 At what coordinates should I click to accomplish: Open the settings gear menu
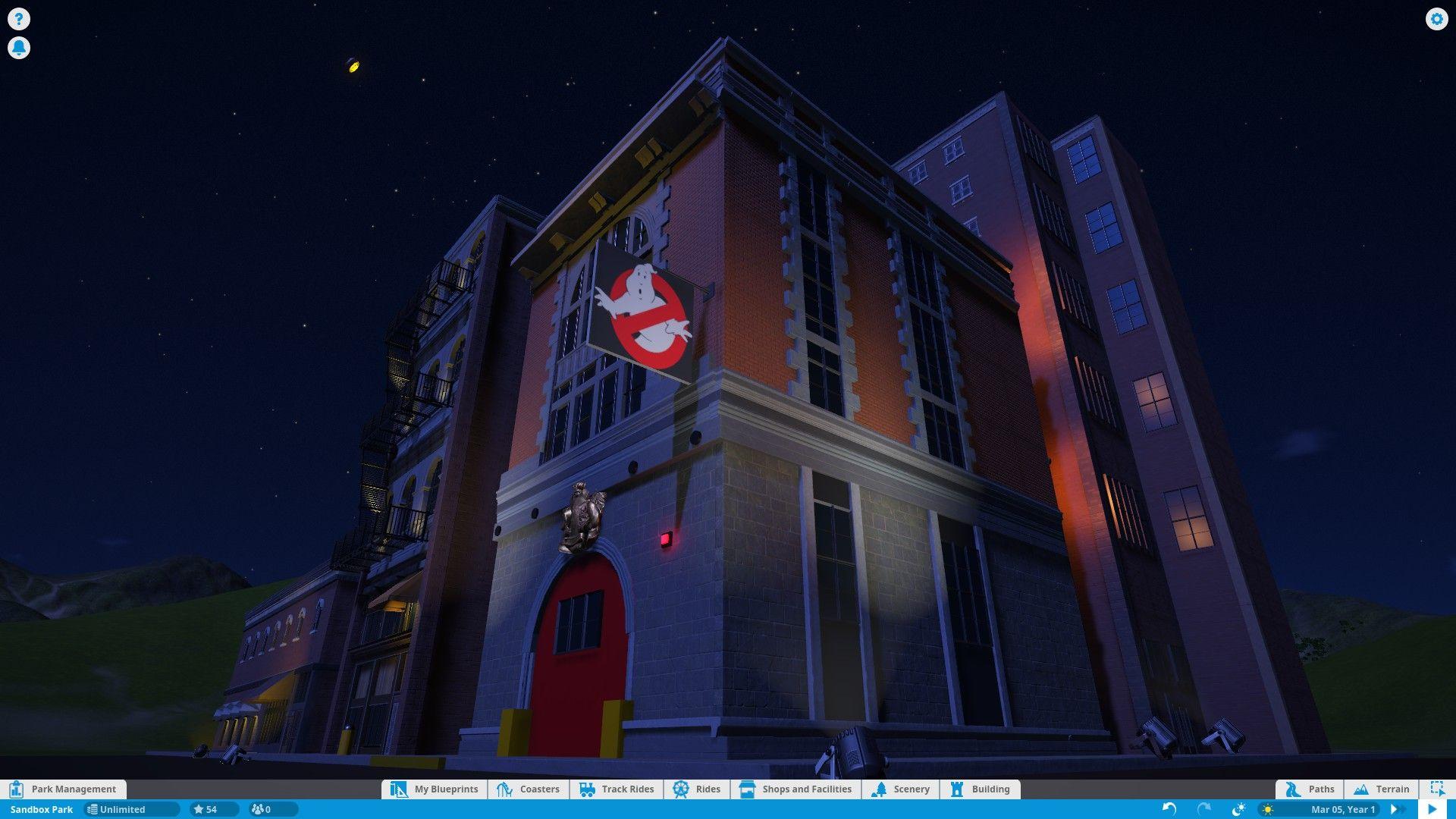click(x=1436, y=19)
